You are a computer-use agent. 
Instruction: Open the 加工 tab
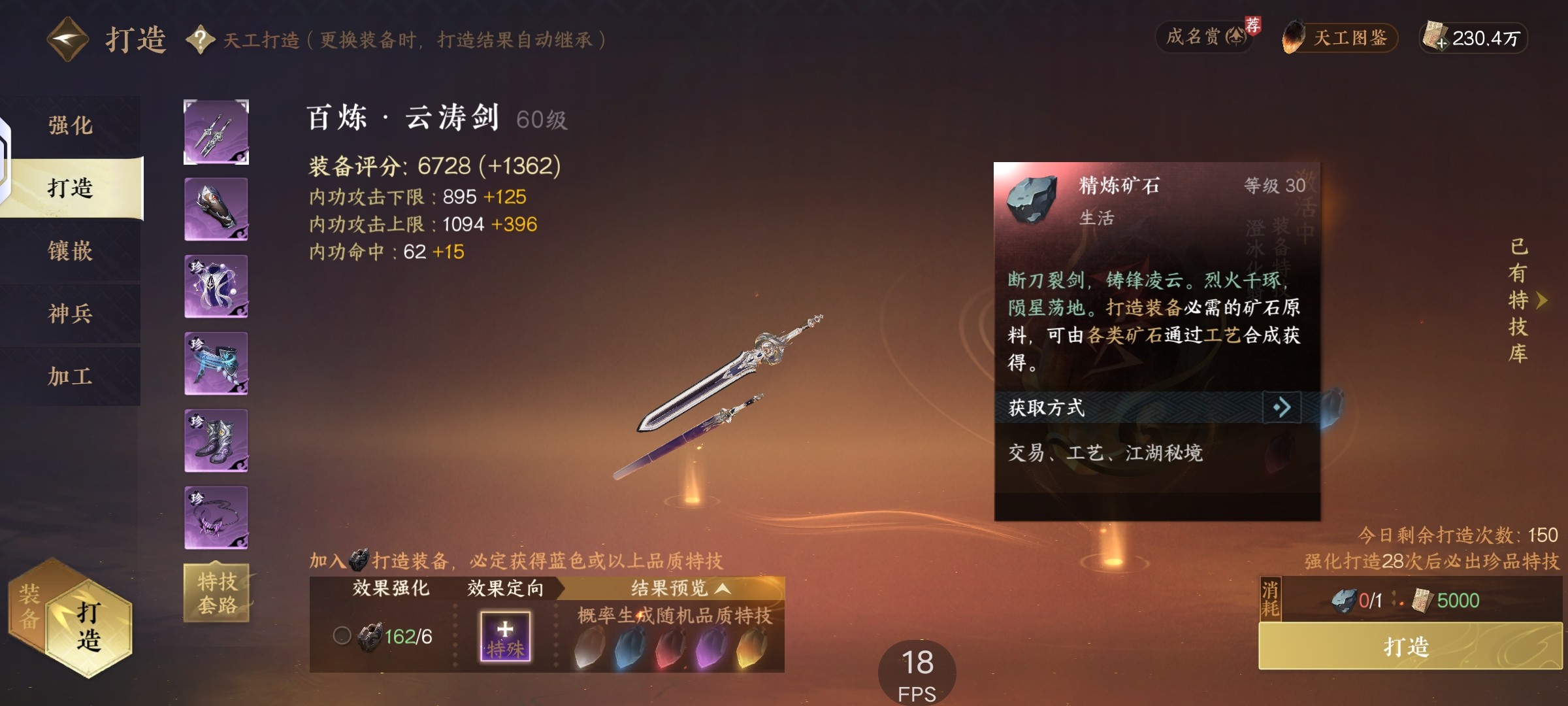pyautogui.click(x=71, y=377)
